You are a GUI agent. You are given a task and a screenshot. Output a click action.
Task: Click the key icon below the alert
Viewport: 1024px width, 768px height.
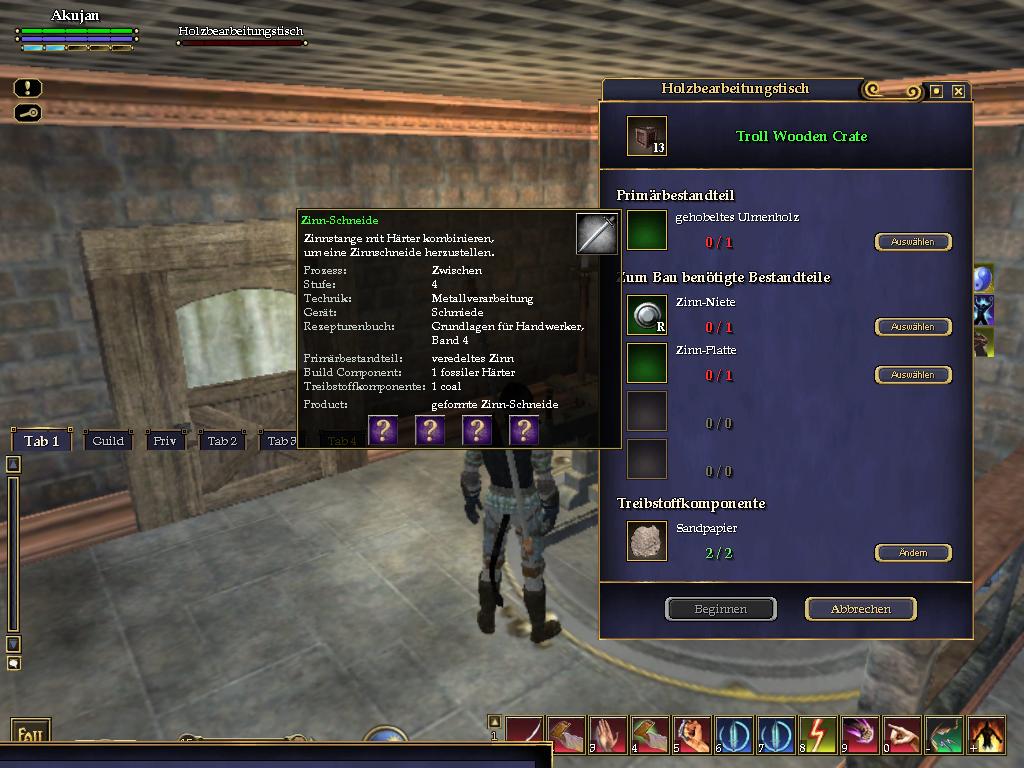click(x=28, y=113)
